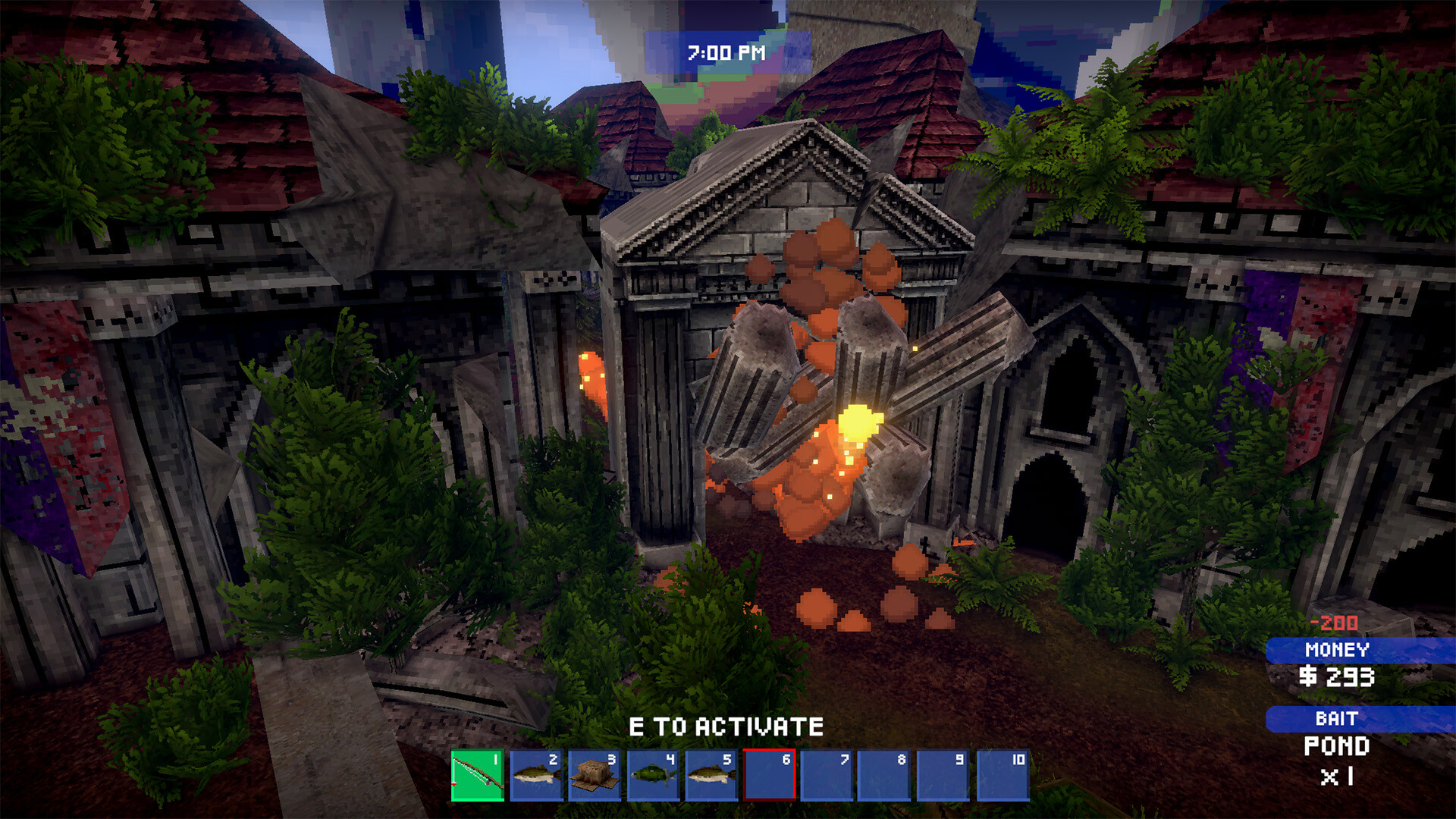Viewport: 1456px width, 819px height.
Task: Select the fish in hotbar slot 2
Action: coord(536,775)
